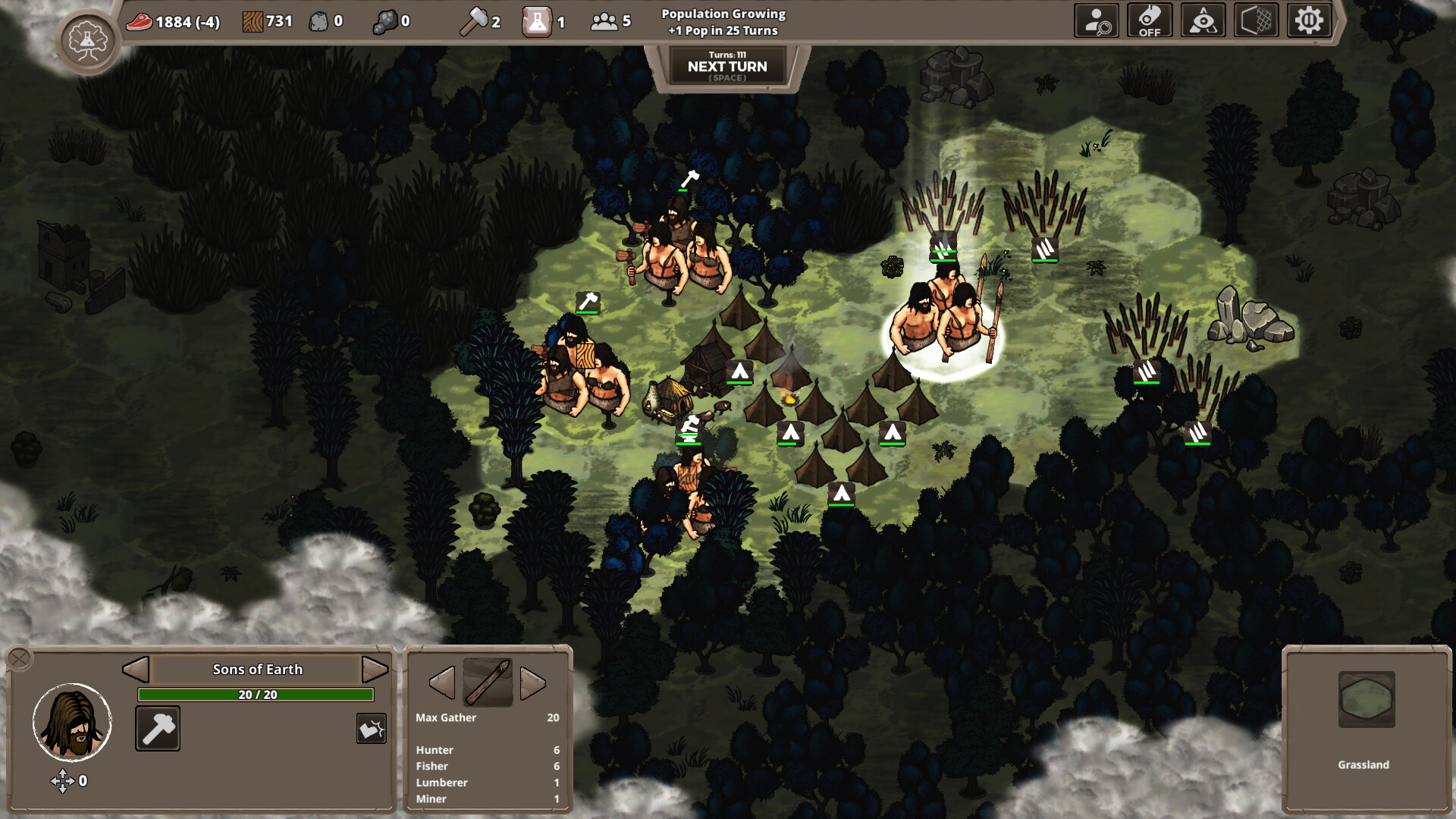Click the meat food resource icon
The image size is (1456, 819).
tap(141, 21)
